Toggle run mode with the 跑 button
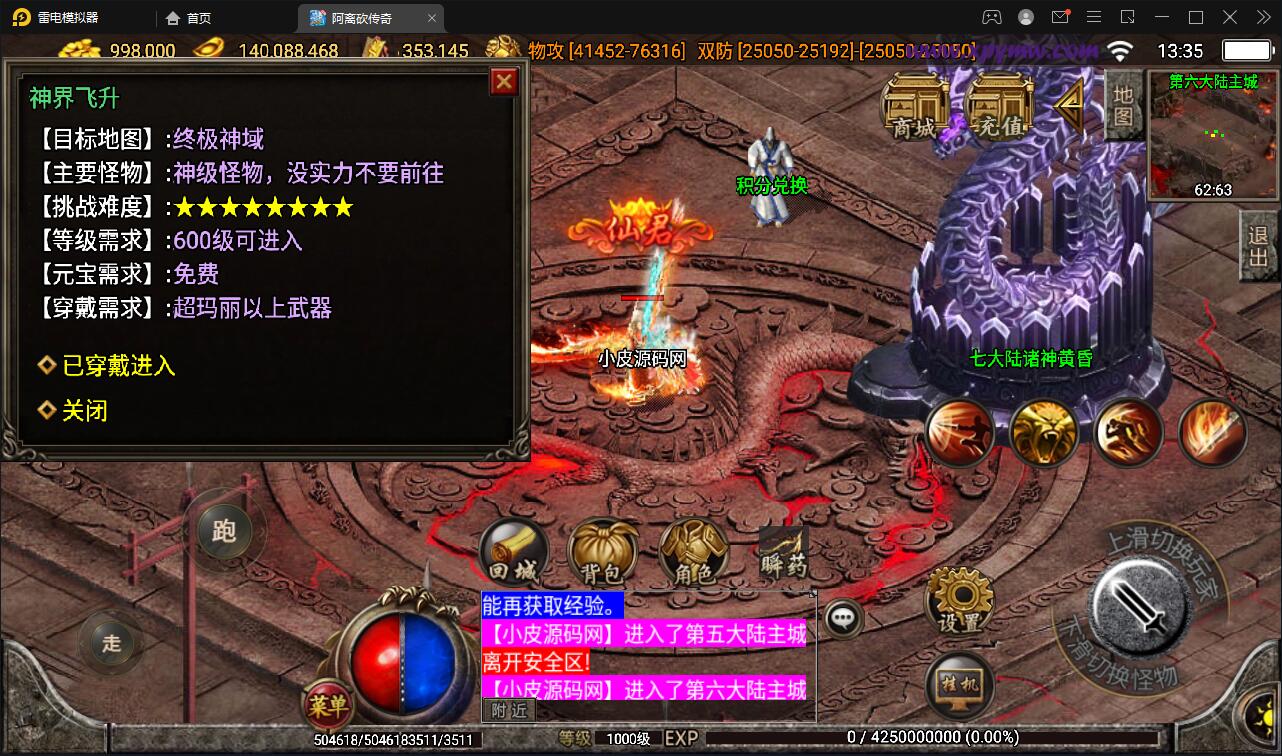Image resolution: width=1282 pixels, height=756 pixels. click(224, 531)
